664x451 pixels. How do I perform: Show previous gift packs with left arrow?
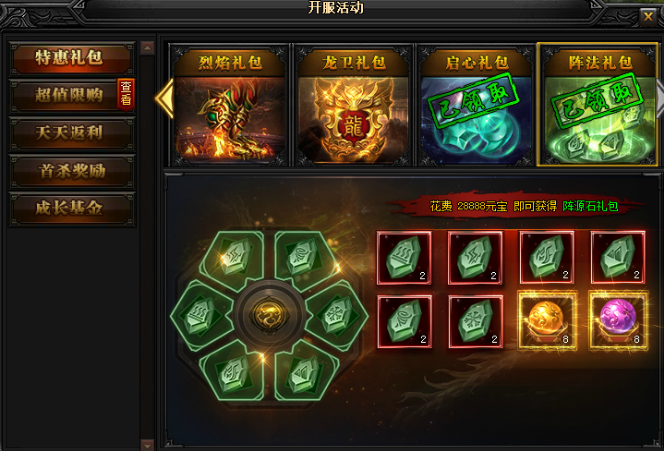coord(168,97)
